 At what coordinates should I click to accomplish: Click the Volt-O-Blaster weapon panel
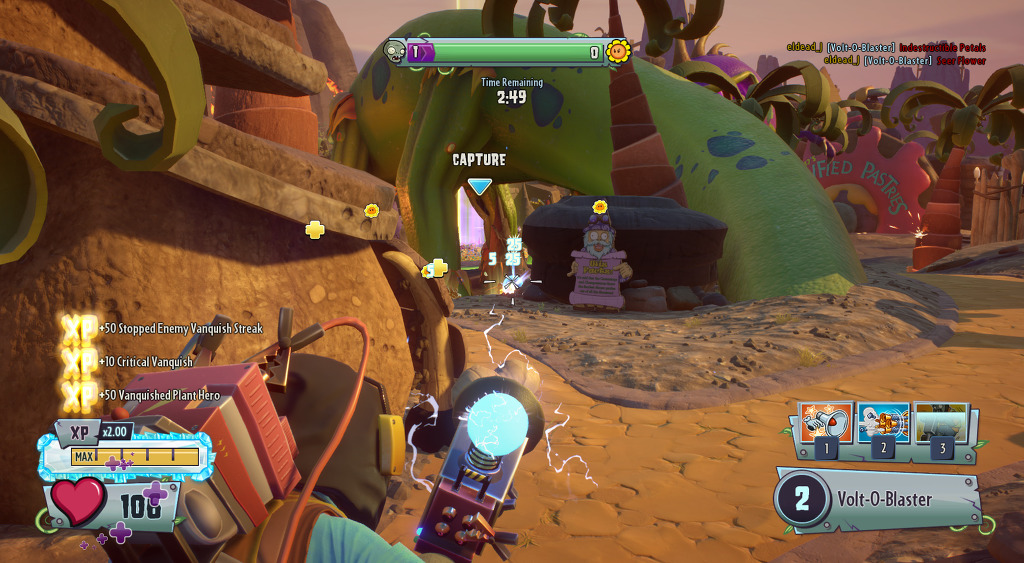[878, 500]
